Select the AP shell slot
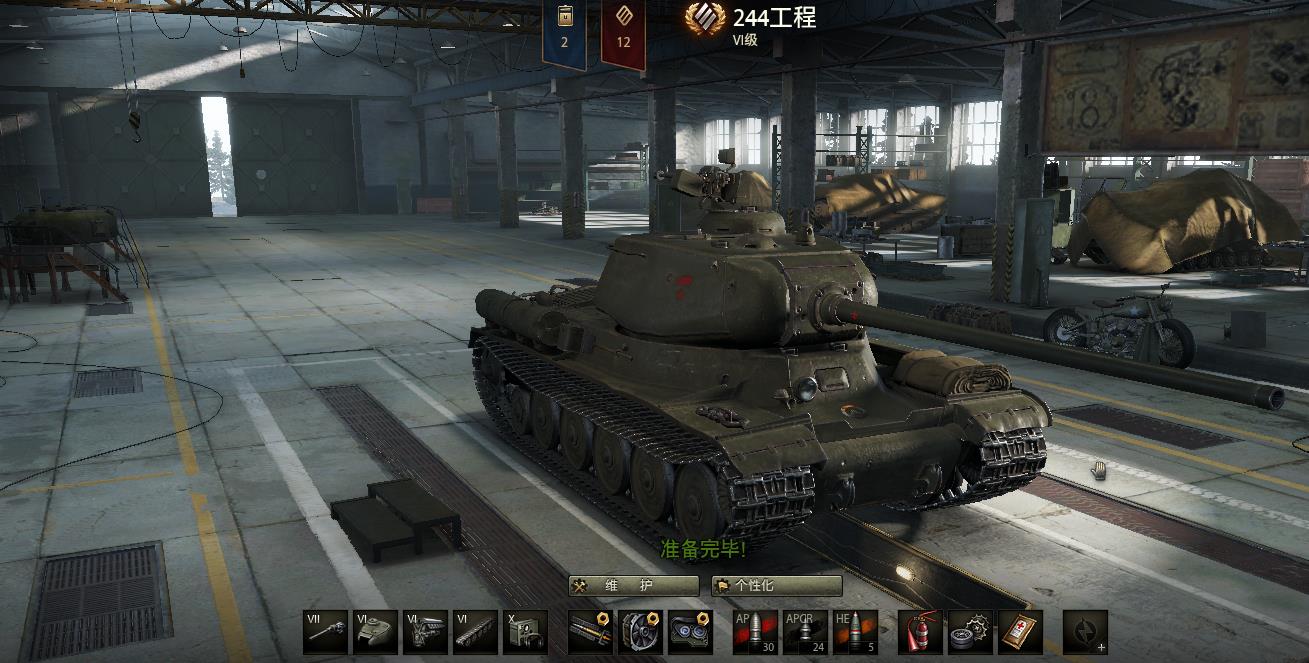The height and width of the screenshot is (663, 1309). pos(755,632)
